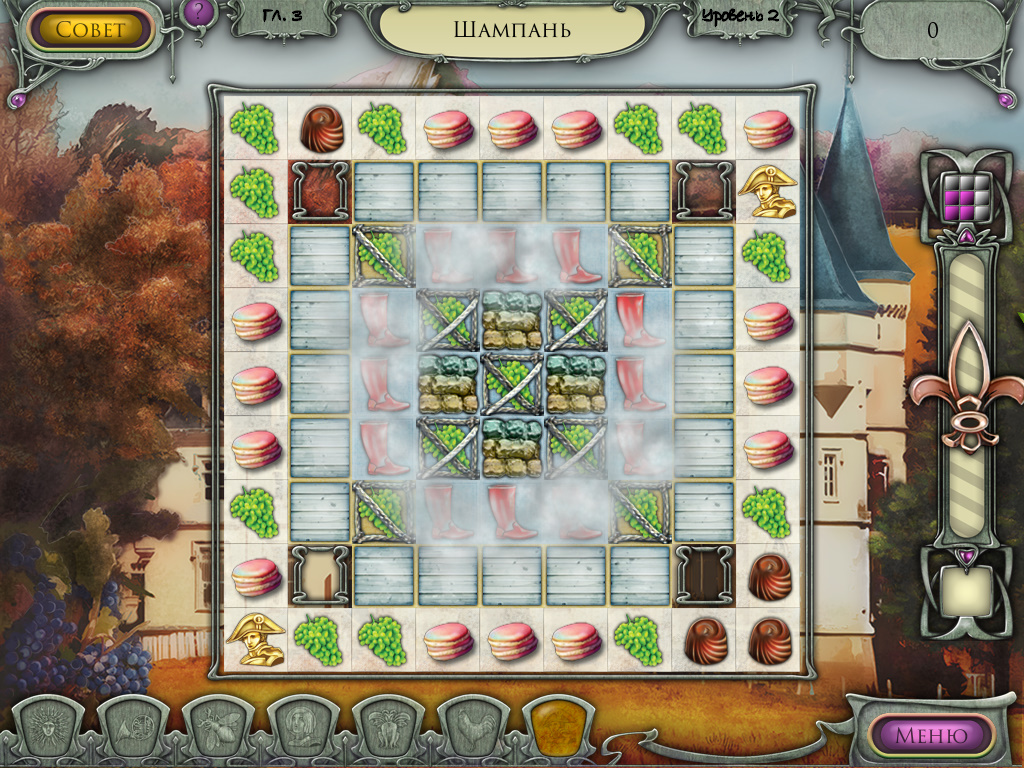This screenshot has height=768, width=1024.
Task: Select the sun face plaque
Action: coord(47,727)
